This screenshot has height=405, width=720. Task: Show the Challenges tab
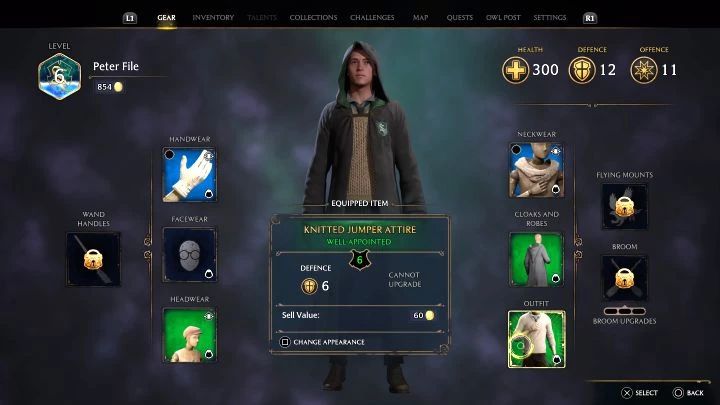372,18
